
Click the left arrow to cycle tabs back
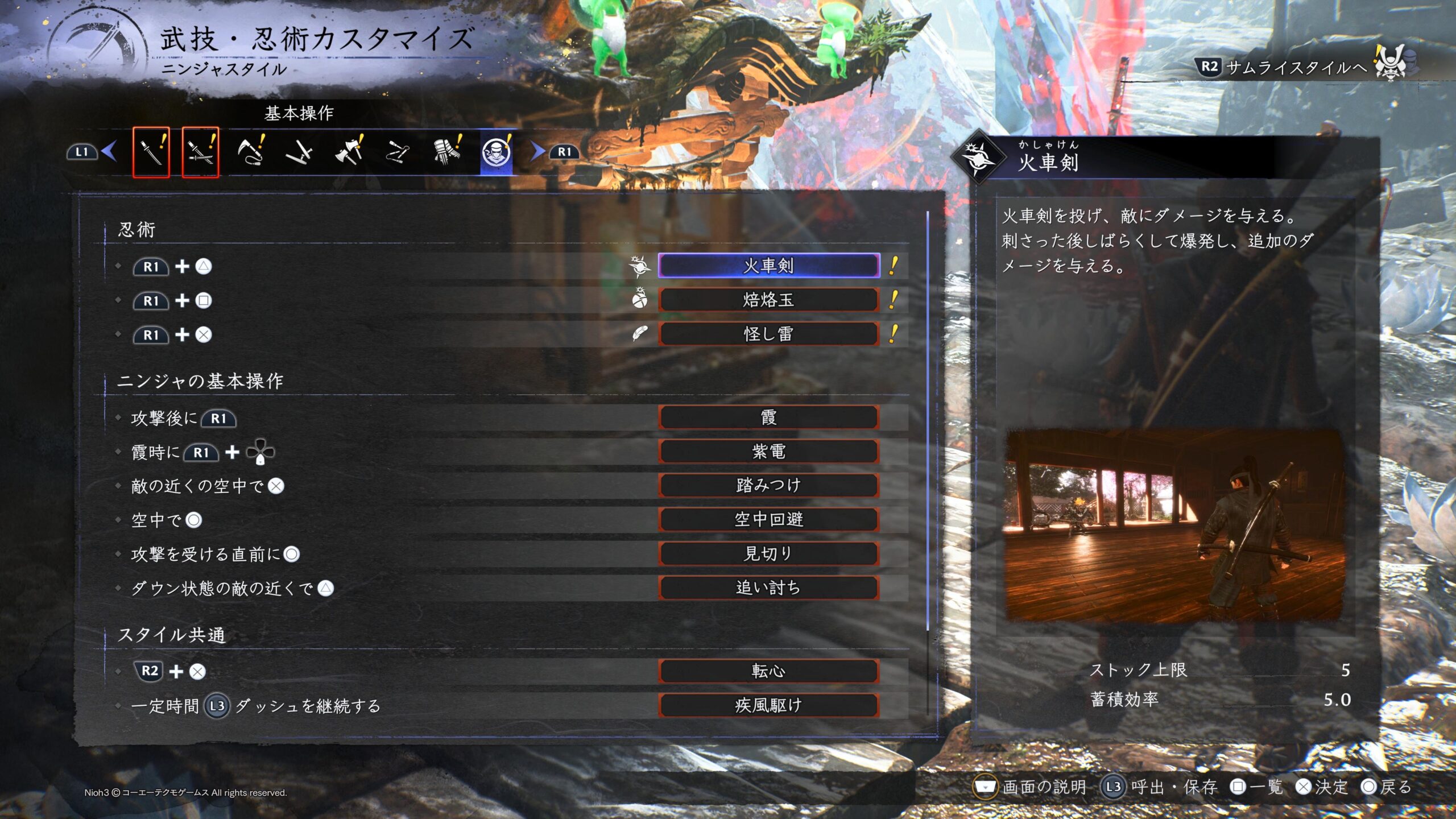[x=109, y=151]
